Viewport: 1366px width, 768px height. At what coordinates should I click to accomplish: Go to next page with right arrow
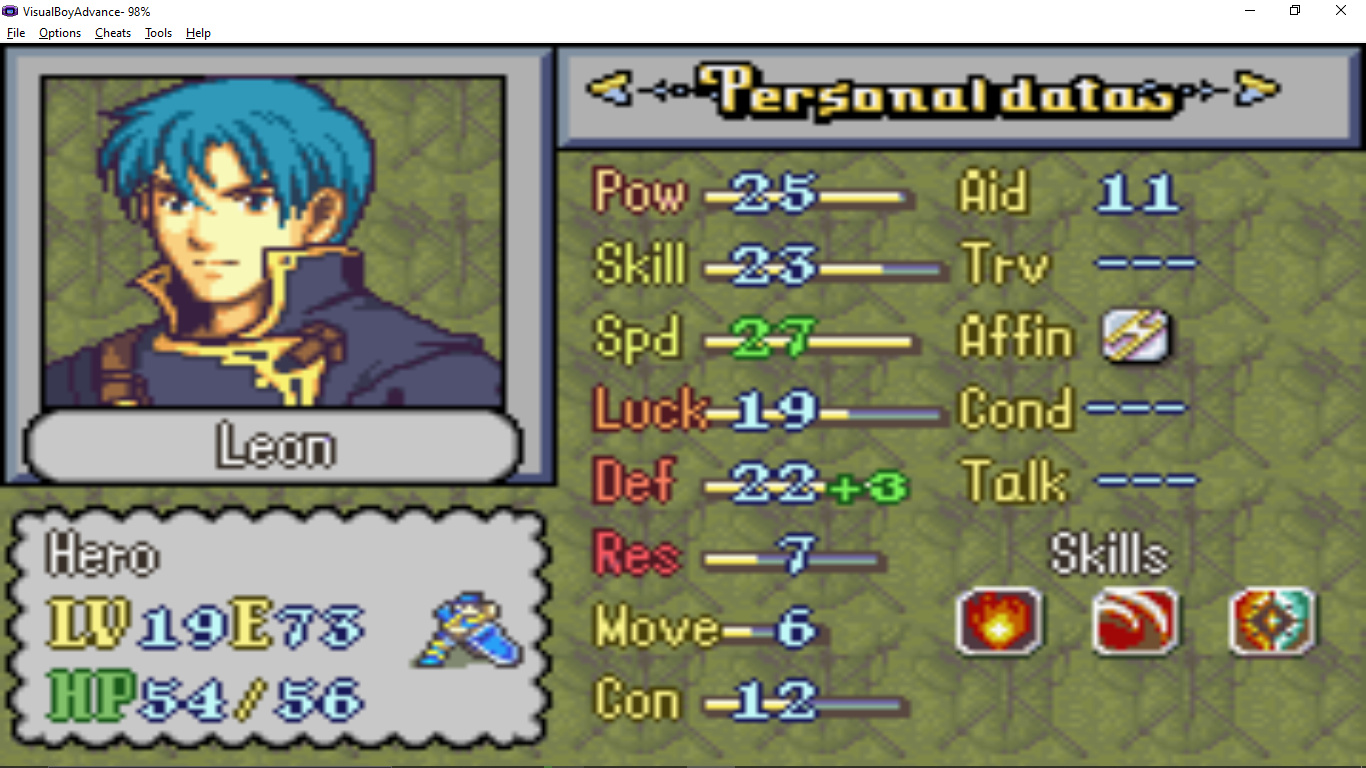[x=1257, y=90]
